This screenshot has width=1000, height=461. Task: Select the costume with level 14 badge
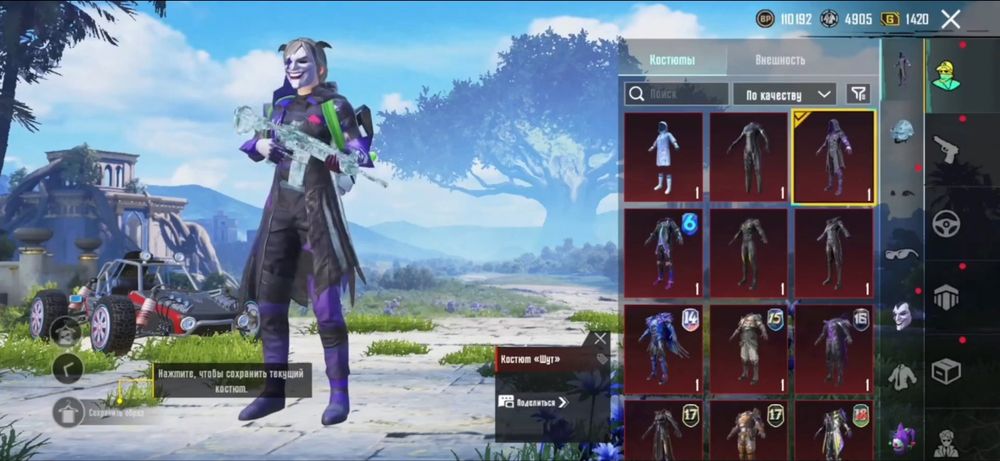(664, 348)
